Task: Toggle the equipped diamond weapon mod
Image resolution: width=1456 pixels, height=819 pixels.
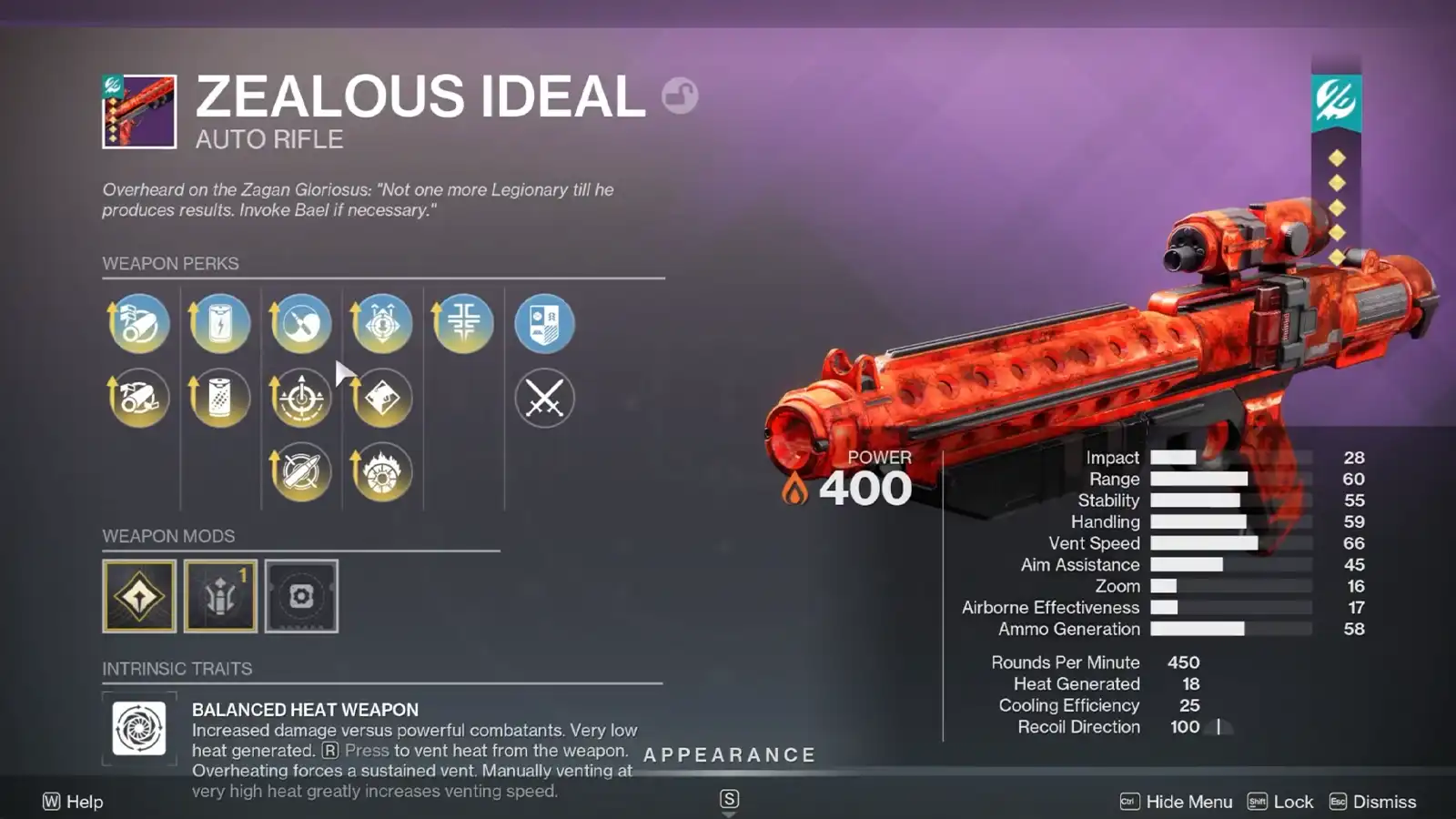Action: pyautogui.click(x=137, y=596)
